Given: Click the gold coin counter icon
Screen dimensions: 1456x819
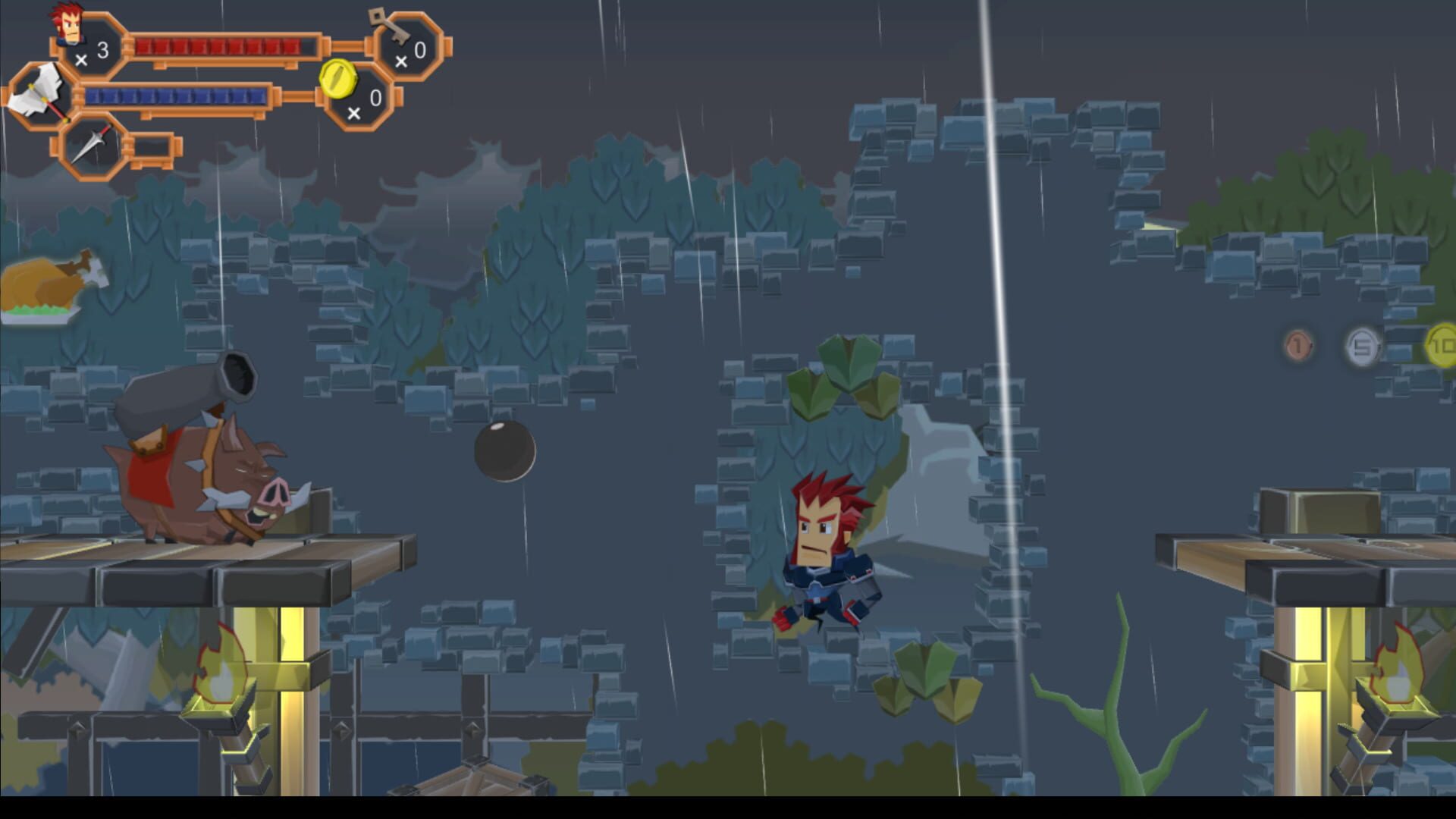Looking at the screenshot, I should coord(337,80).
